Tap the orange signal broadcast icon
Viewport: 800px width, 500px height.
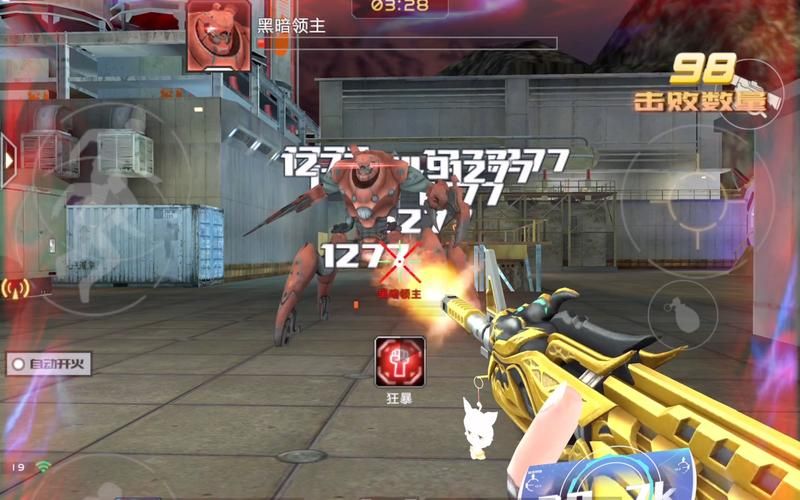(14, 288)
